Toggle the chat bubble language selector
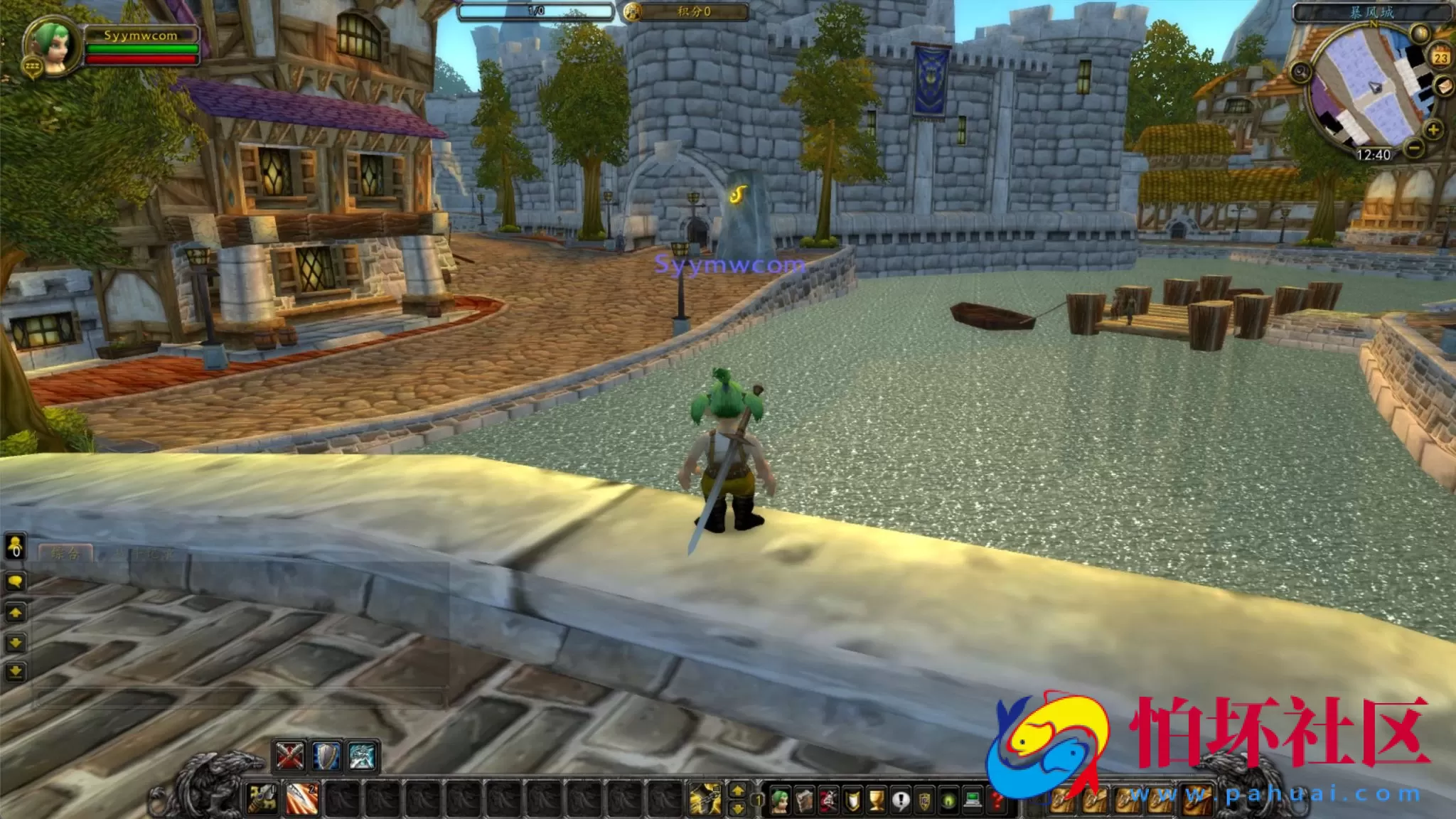Image resolution: width=1456 pixels, height=819 pixels. click(16, 581)
